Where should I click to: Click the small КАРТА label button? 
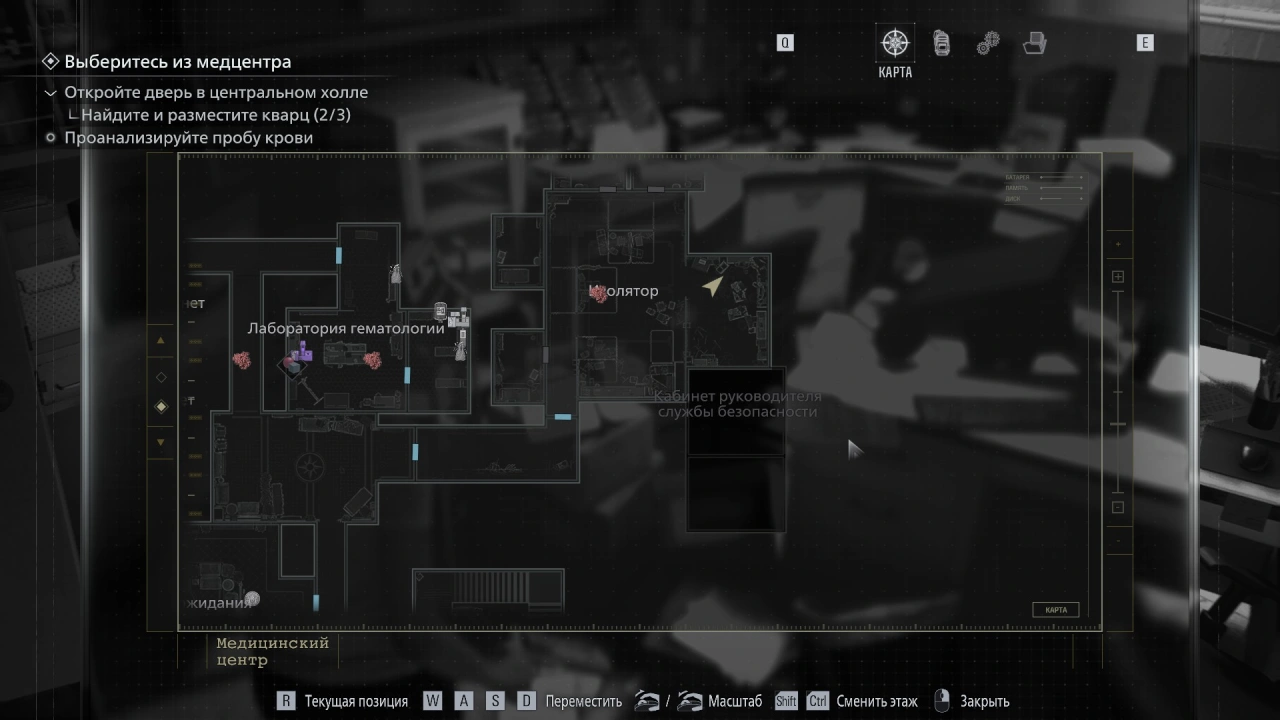coord(1055,610)
